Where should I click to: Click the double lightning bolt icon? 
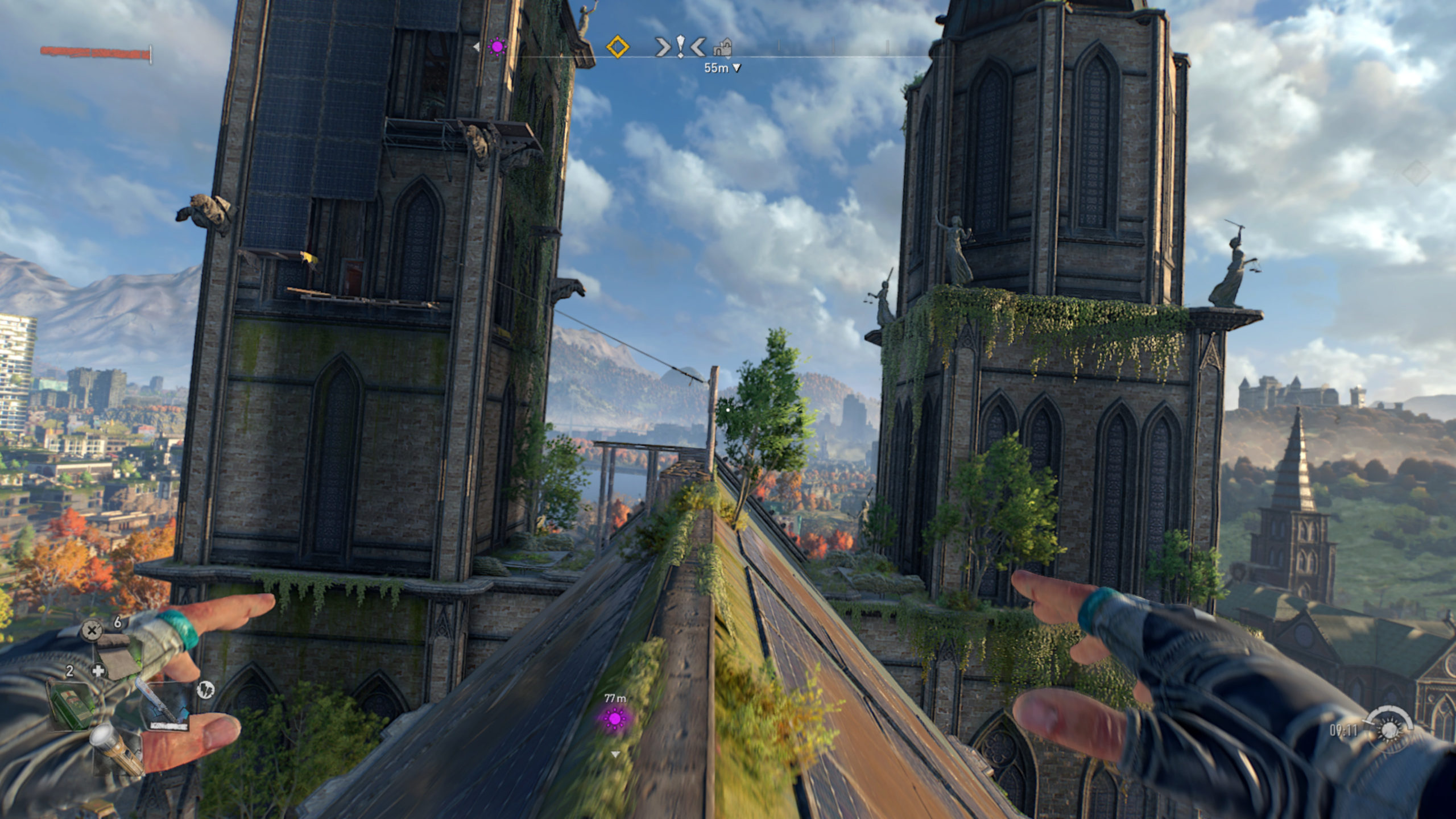tap(205, 690)
